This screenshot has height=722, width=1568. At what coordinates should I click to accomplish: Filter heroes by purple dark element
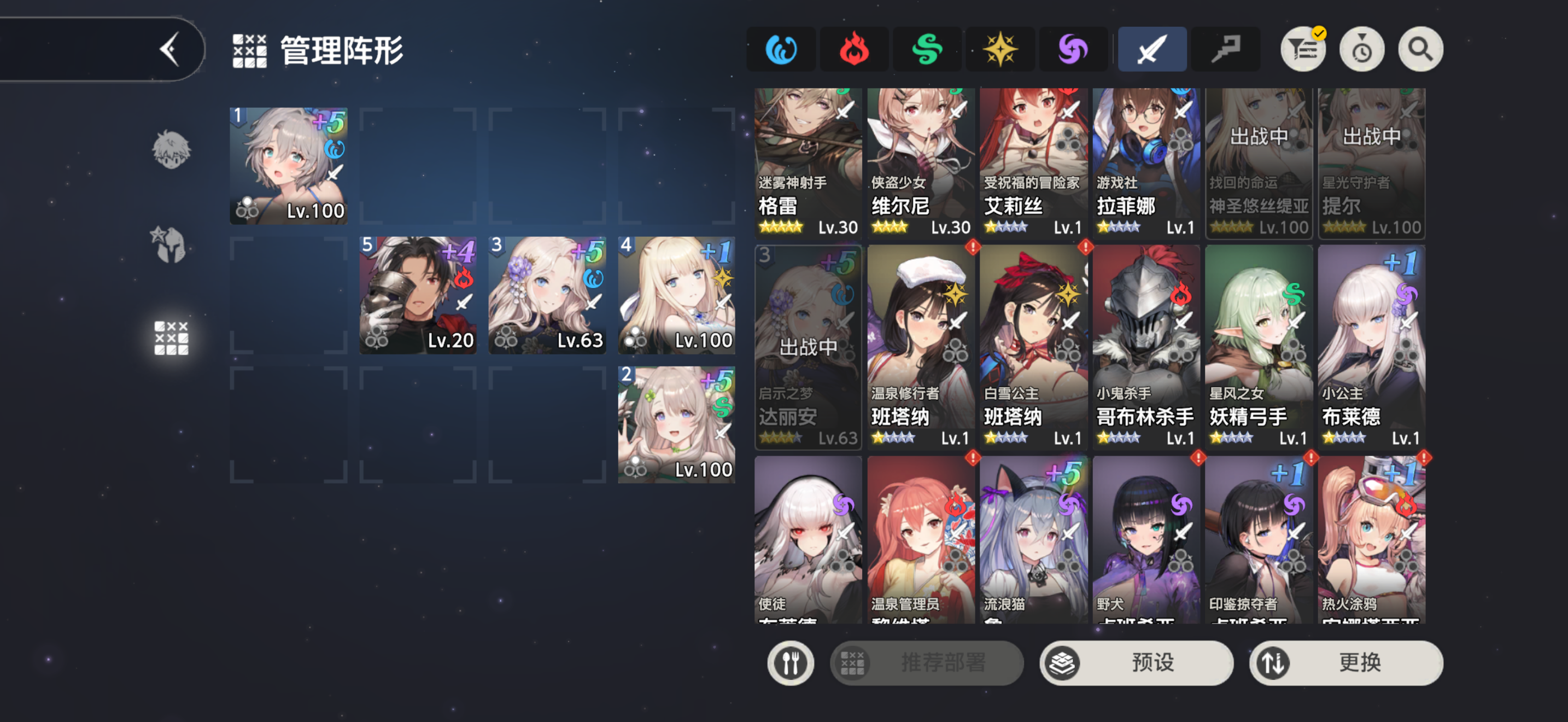click(x=1073, y=49)
